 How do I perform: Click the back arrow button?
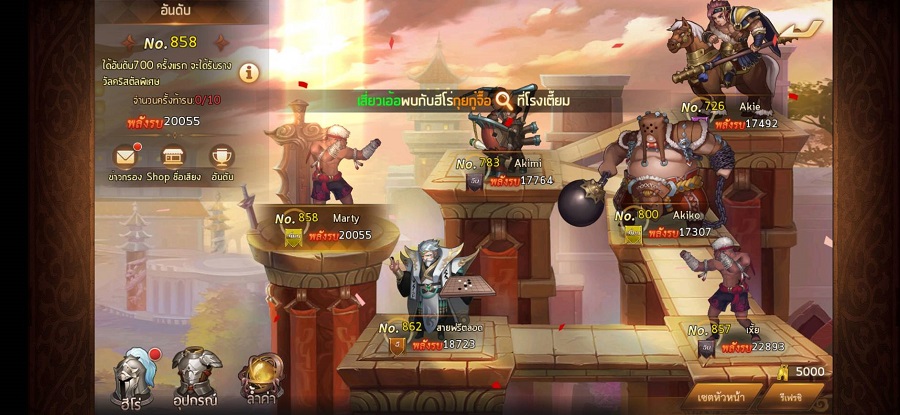(798, 32)
